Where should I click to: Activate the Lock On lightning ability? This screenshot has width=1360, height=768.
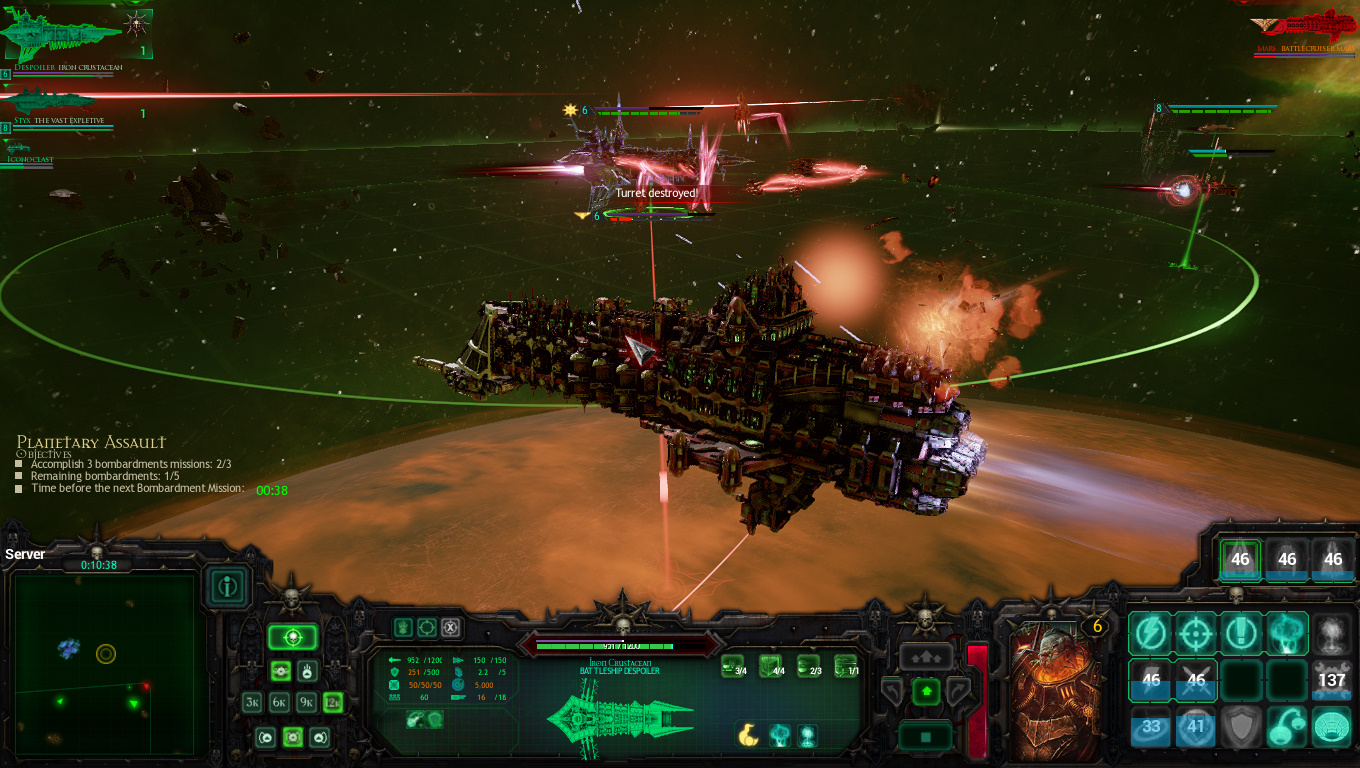(x=1149, y=632)
